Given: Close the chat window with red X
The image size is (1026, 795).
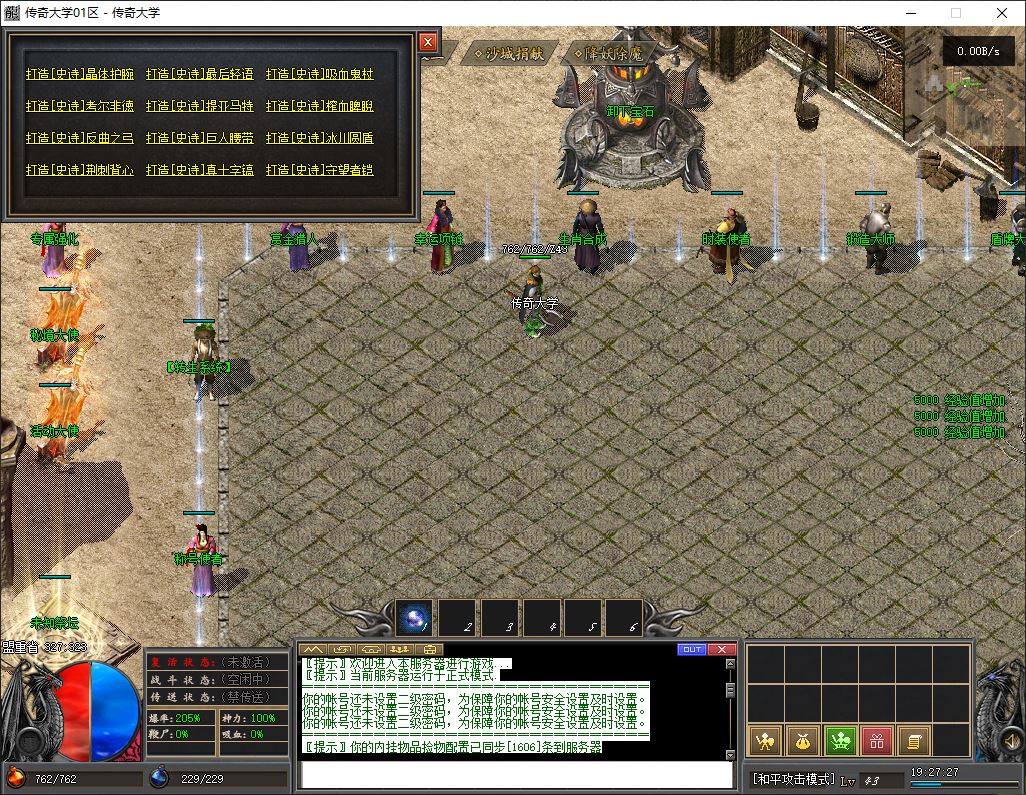Looking at the screenshot, I should (x=721, y=650).
